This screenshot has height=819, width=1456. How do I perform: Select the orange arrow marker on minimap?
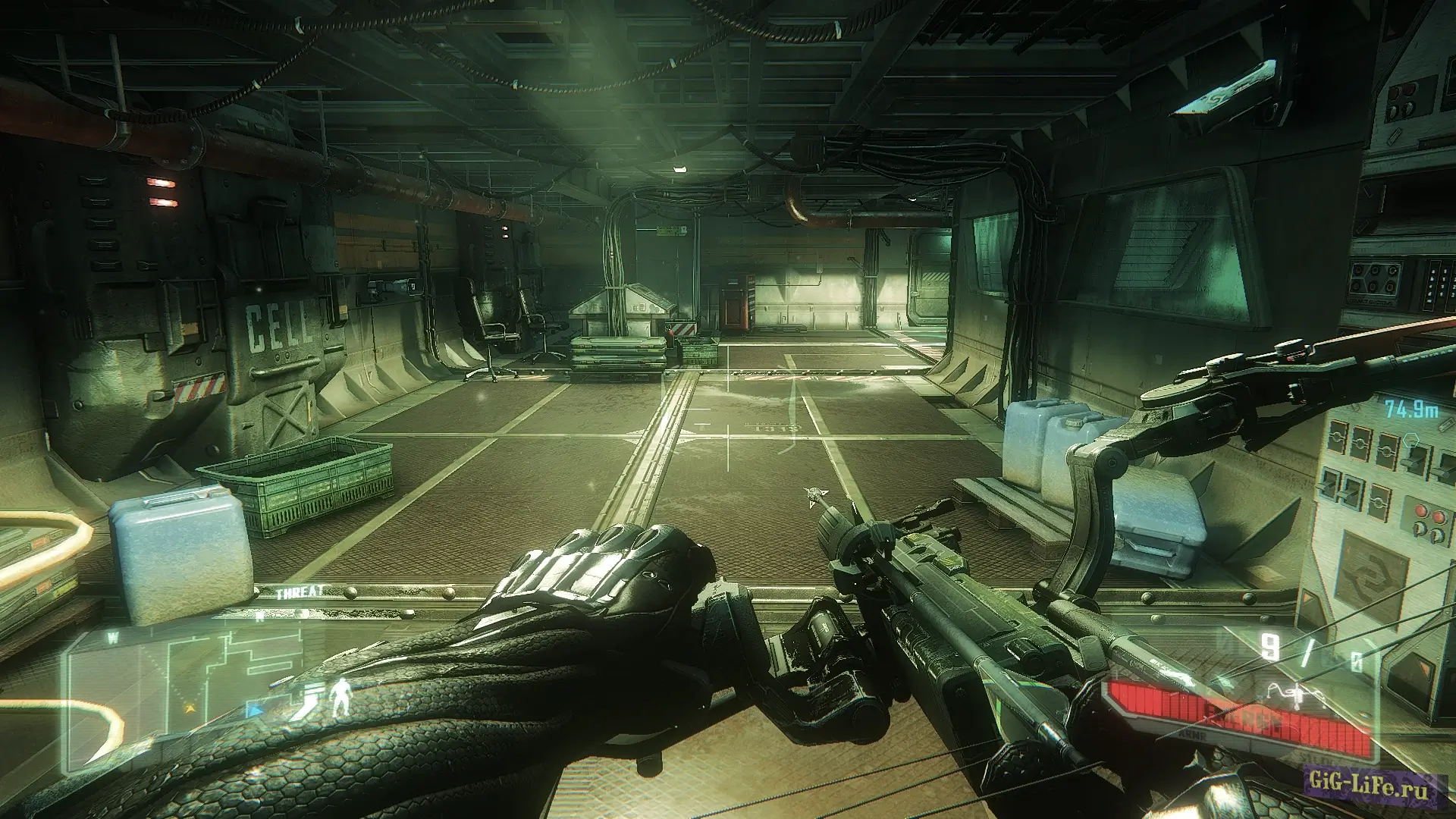click(x=189, y=709)
